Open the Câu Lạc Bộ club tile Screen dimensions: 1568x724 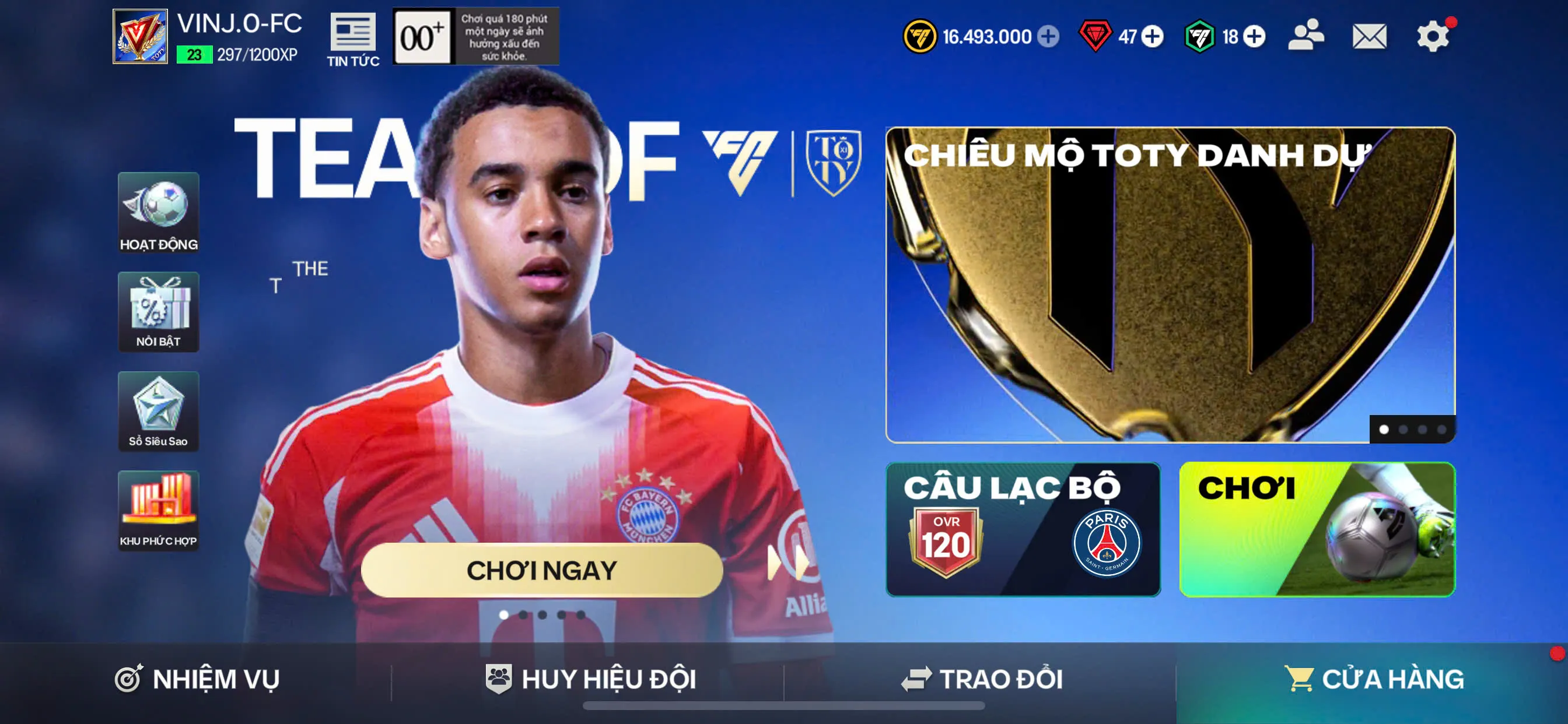pyautogui.click(x=1023, y=529)
